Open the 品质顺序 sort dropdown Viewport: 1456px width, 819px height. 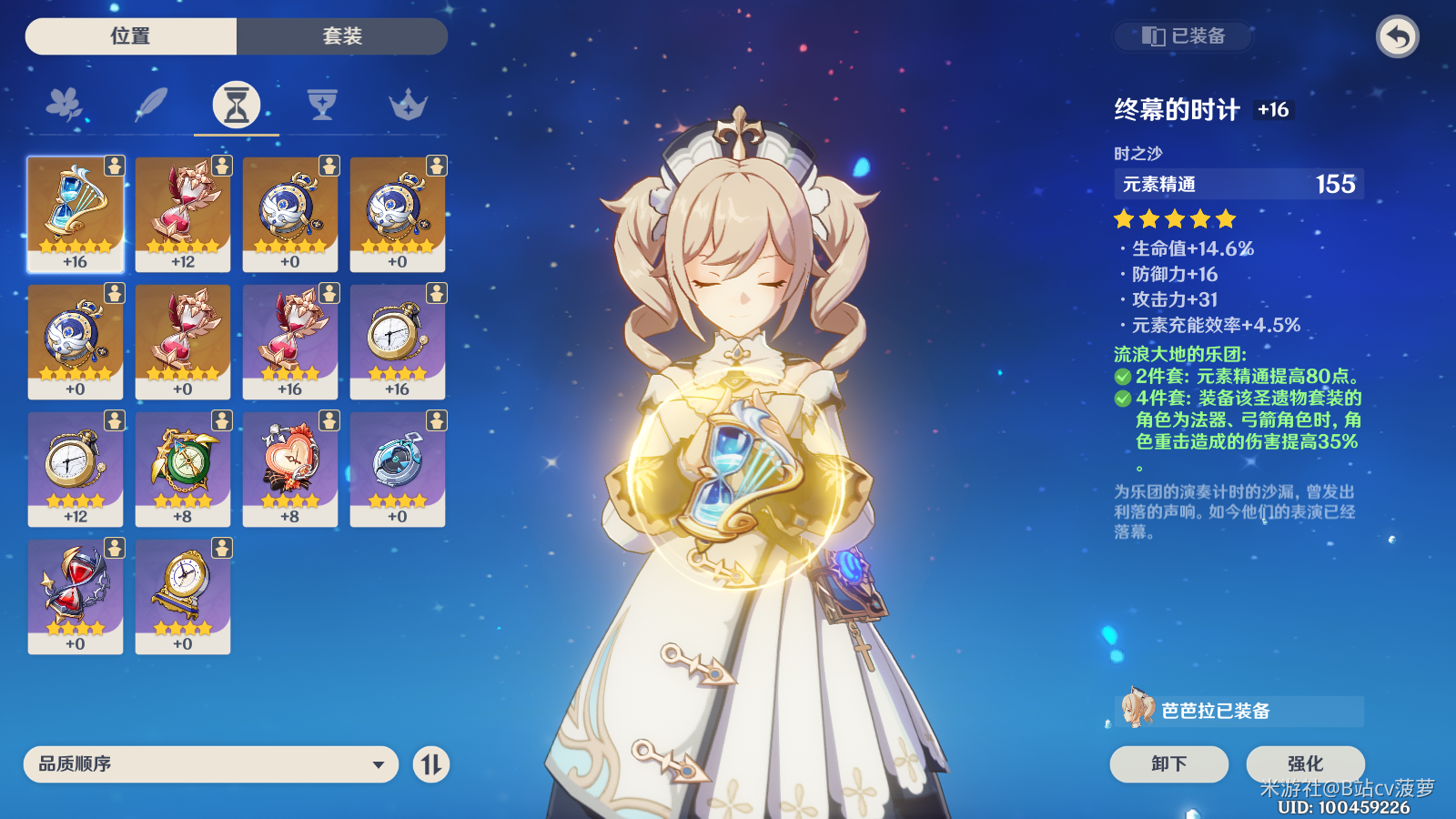(211, 764)
